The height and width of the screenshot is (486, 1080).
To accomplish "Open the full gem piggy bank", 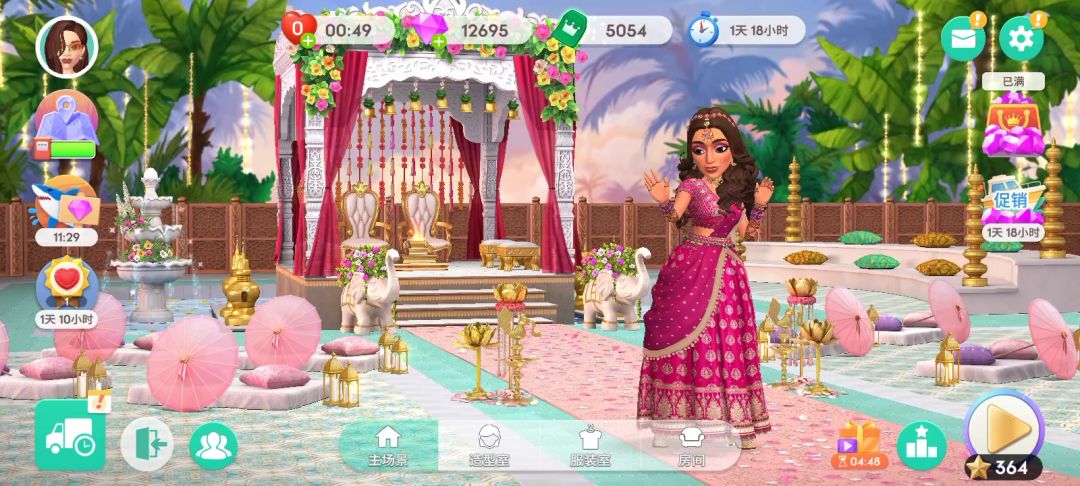I will tap(1013, 124).
